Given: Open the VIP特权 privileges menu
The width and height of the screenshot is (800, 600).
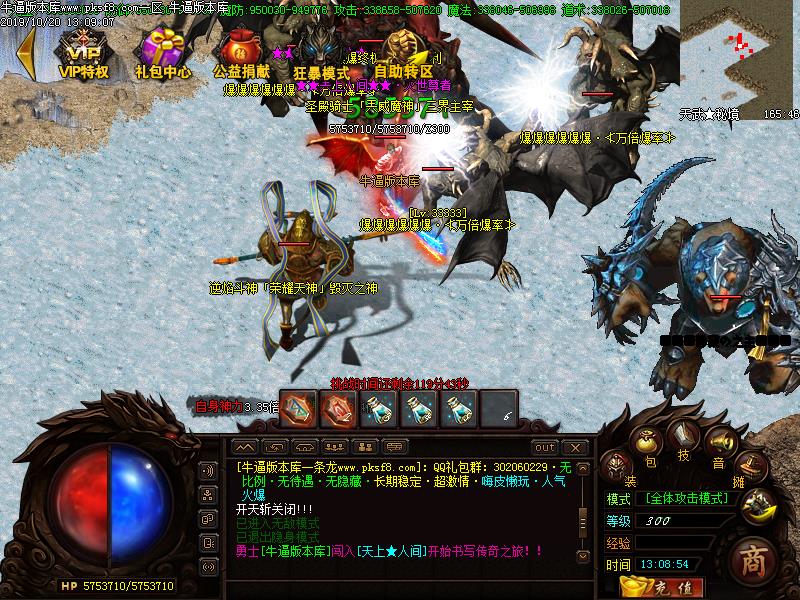Looking at the screenshot, I should pyautogui.click(x=83, y=53).
